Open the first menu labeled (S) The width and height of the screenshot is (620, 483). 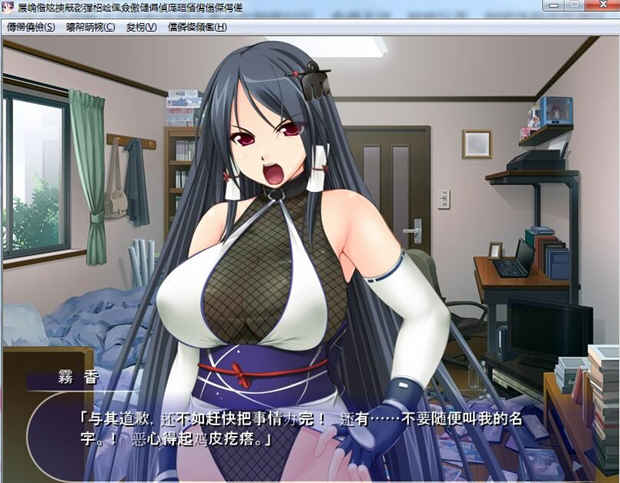point(32,27)
